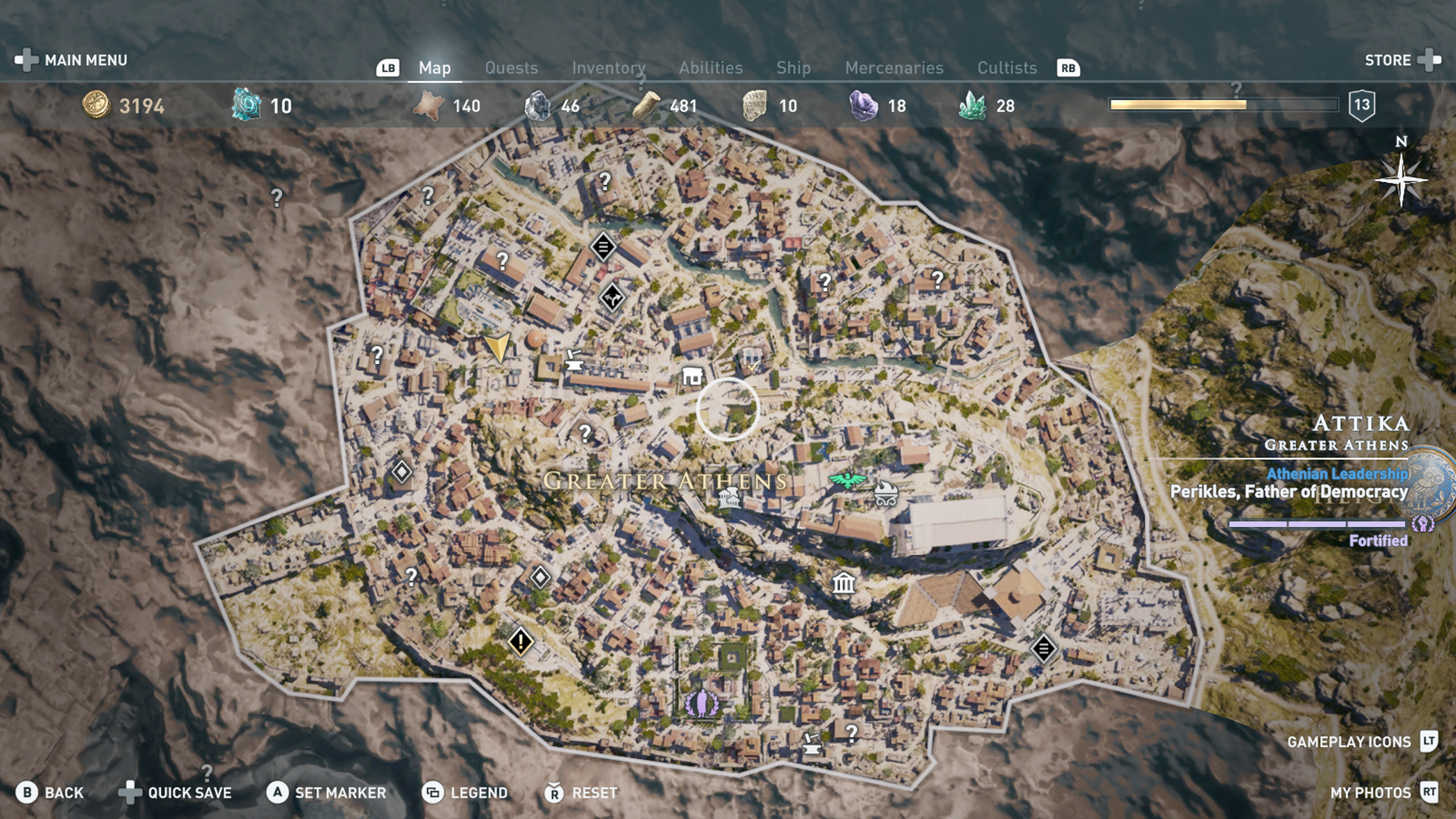This screenshot has width=1456, height=819.
Task: Select the Map tab
Action: [435, 68]
